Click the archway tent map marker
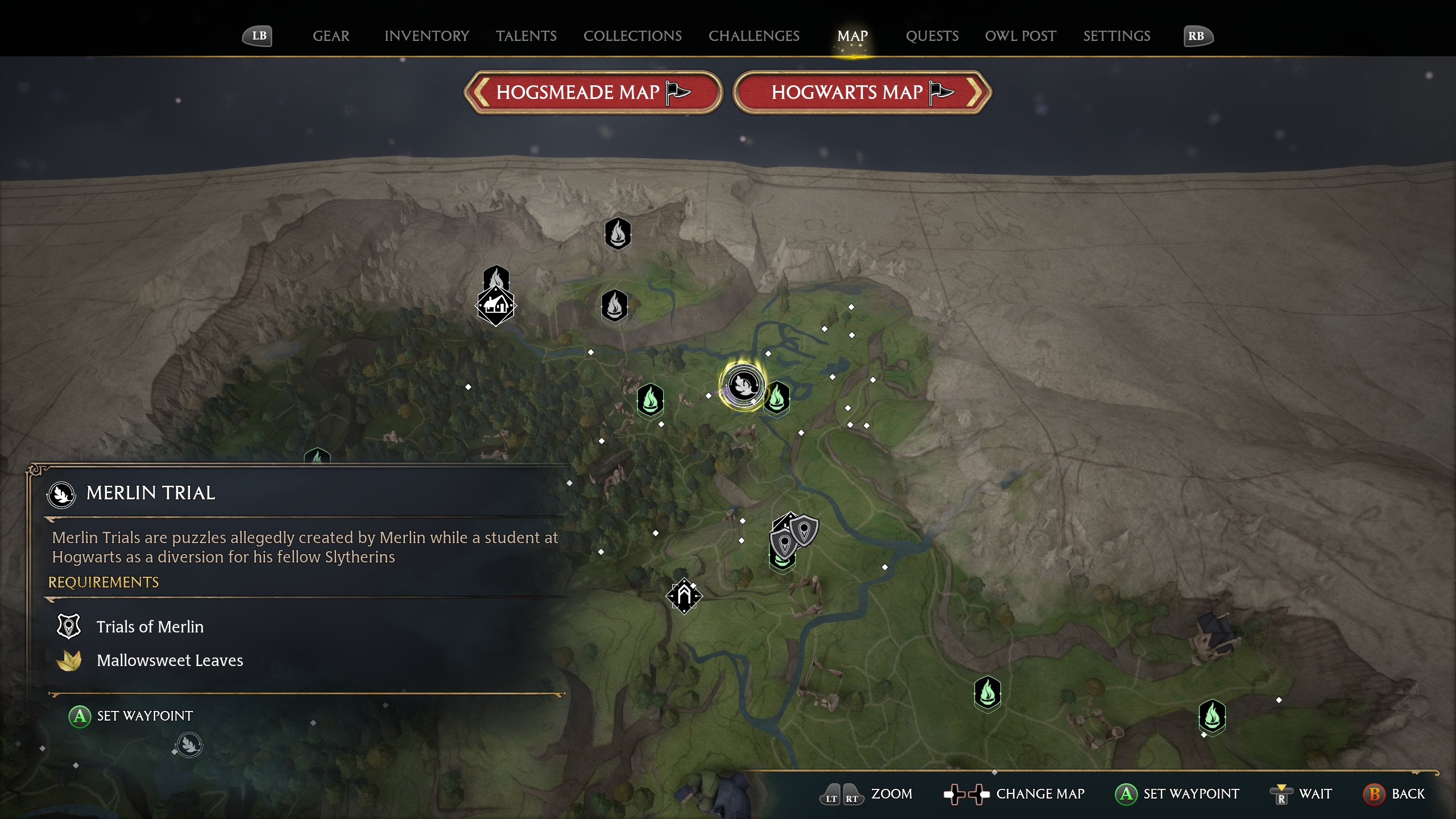Image resolution: width=1456 pixels, height=819 pixels. pos(684,595)
